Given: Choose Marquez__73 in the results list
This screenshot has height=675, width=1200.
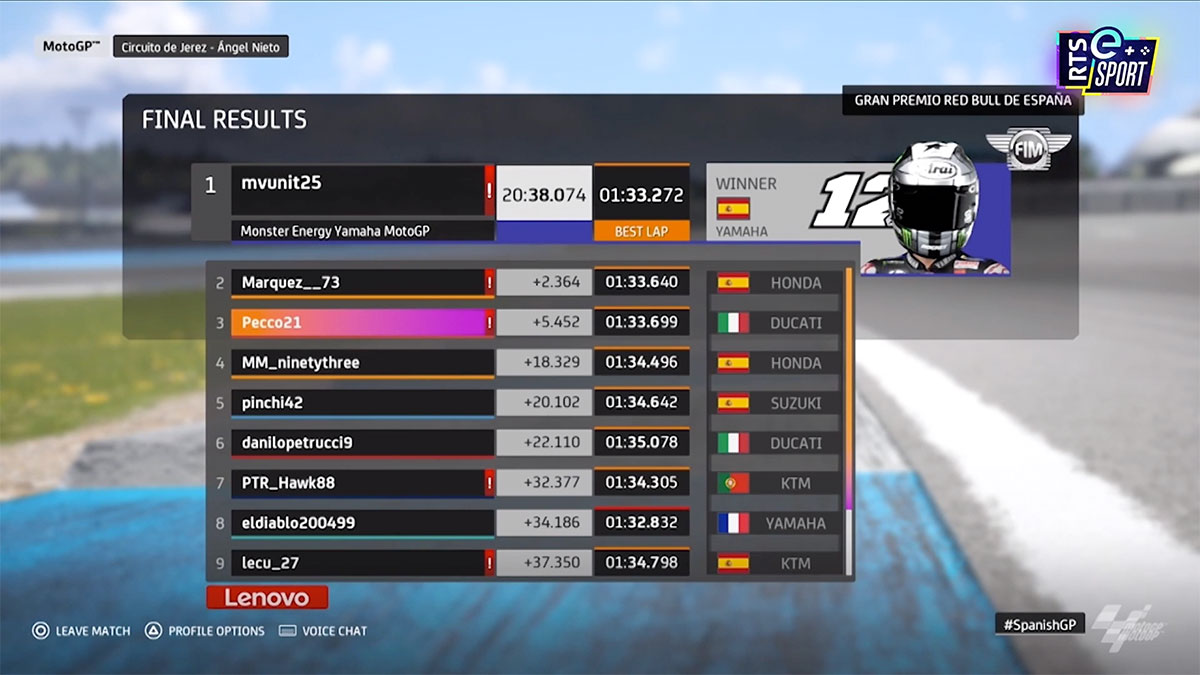Looking at the screenshot, I should coord(361,283).
